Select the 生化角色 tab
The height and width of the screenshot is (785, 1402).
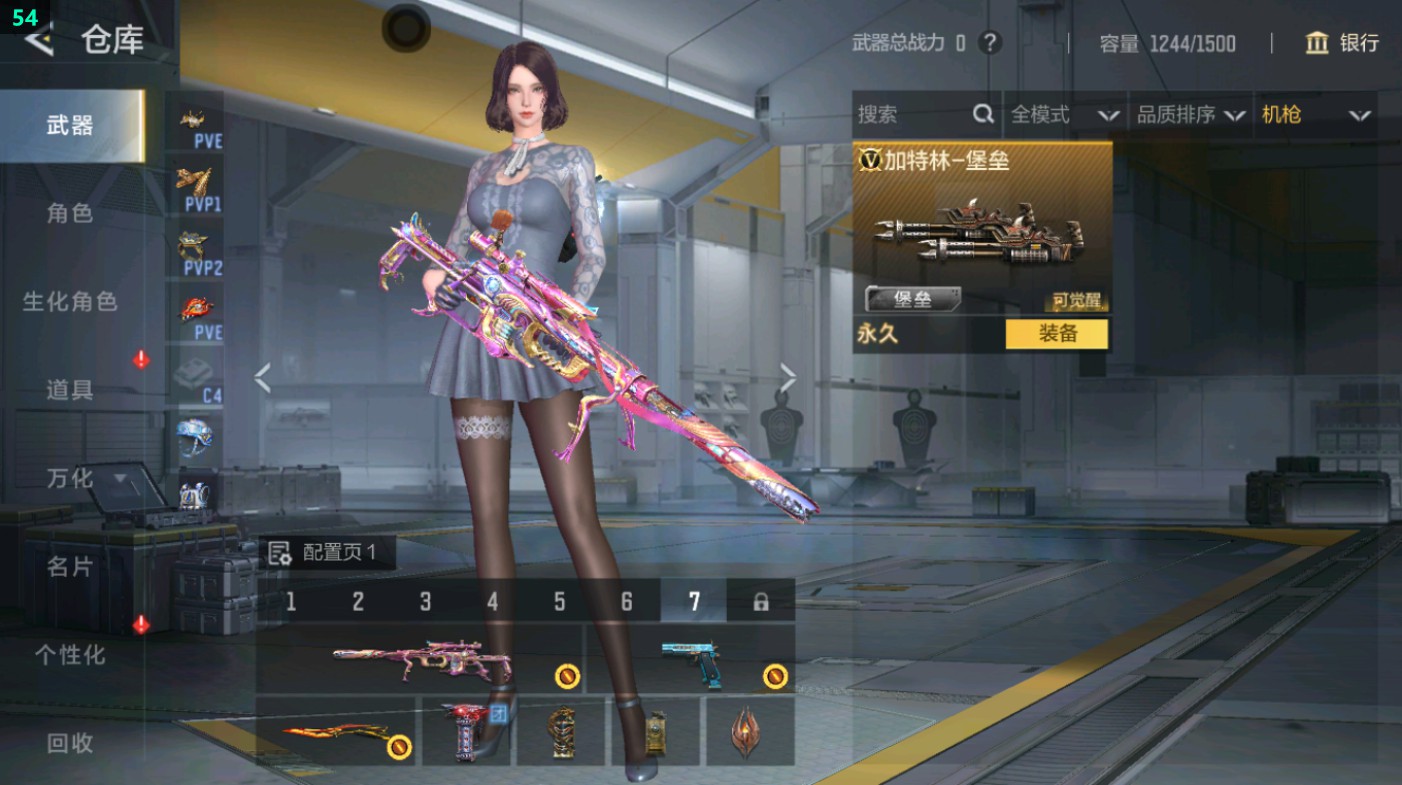click(x=70, y=301)
